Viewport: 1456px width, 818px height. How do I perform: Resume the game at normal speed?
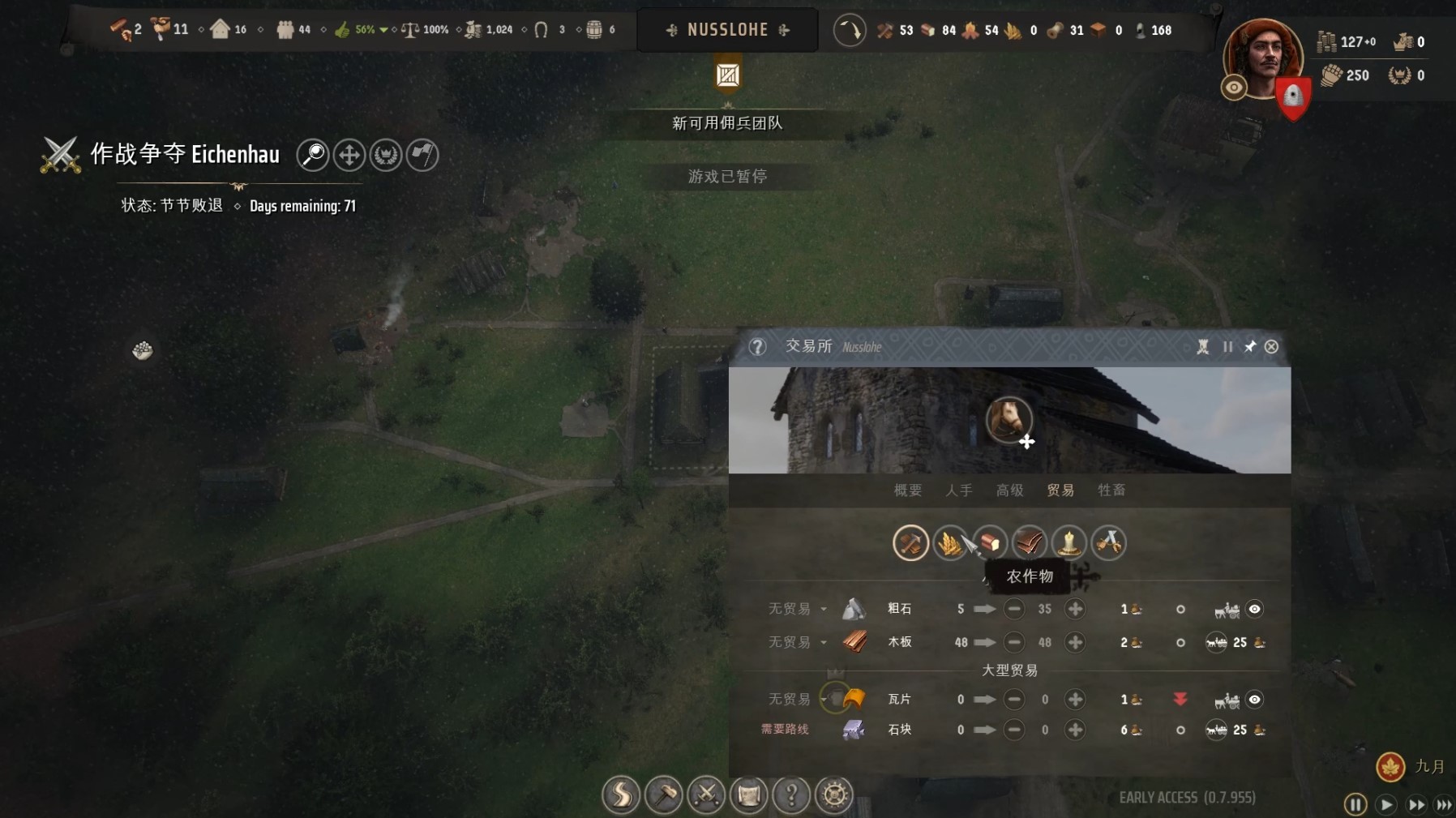(x=1385, y=804)
